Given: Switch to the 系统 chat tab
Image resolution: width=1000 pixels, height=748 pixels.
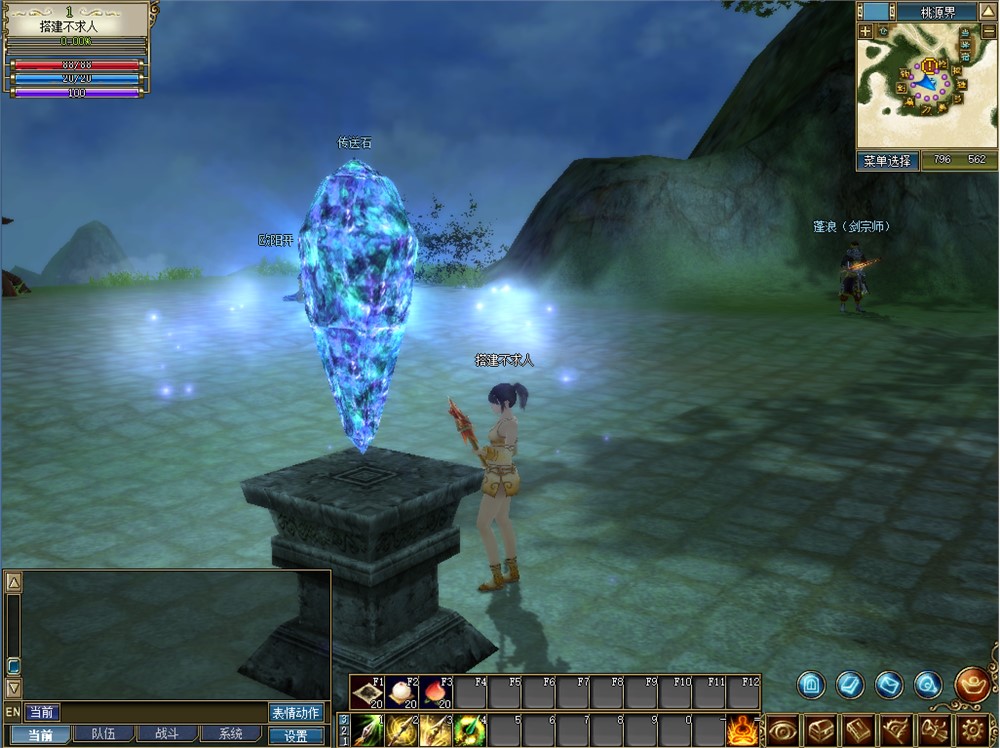Looking at the screenshot, I should (230, 734).
